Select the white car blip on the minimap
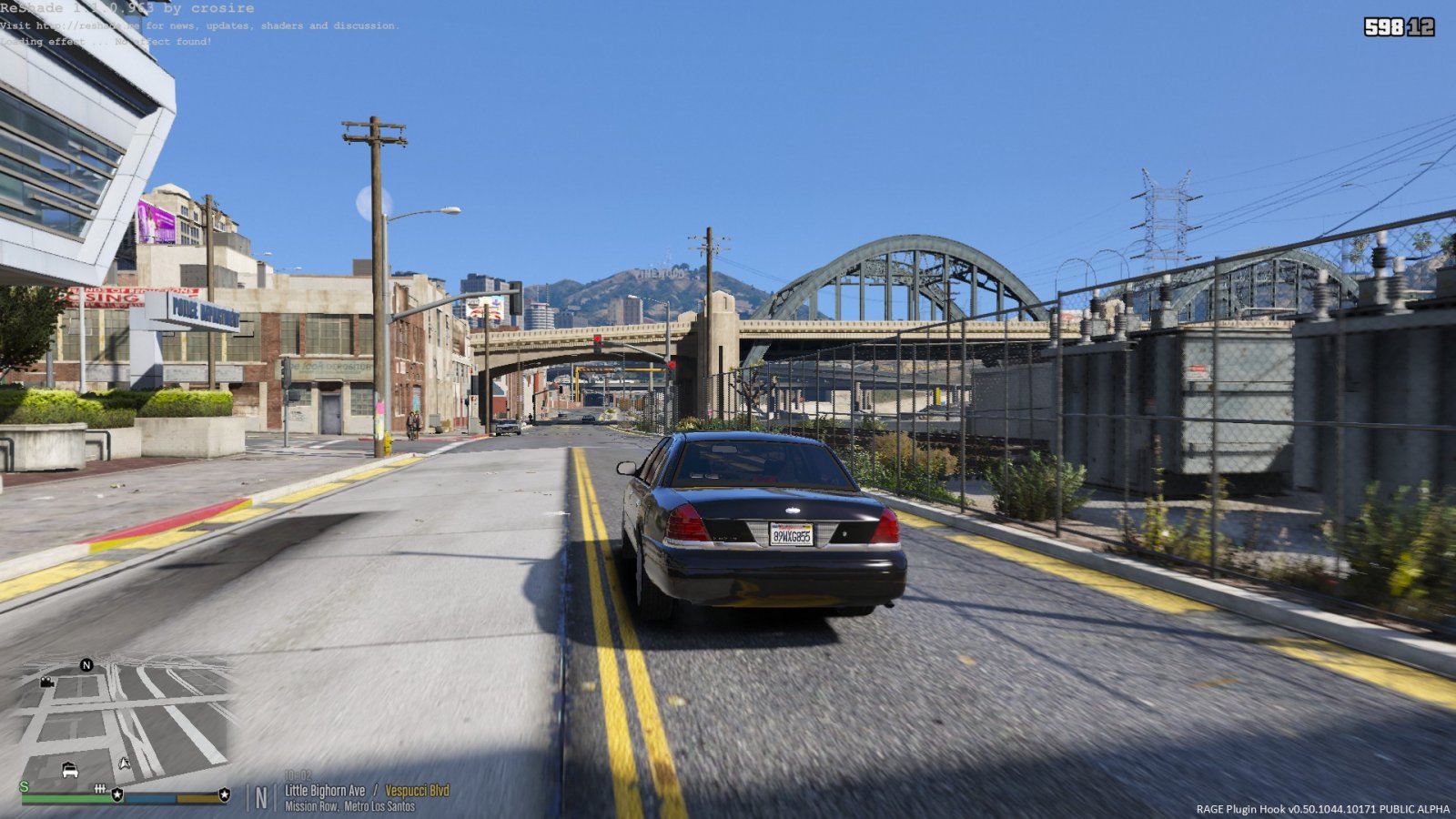 pyautogui.click(x=70, y=771)
